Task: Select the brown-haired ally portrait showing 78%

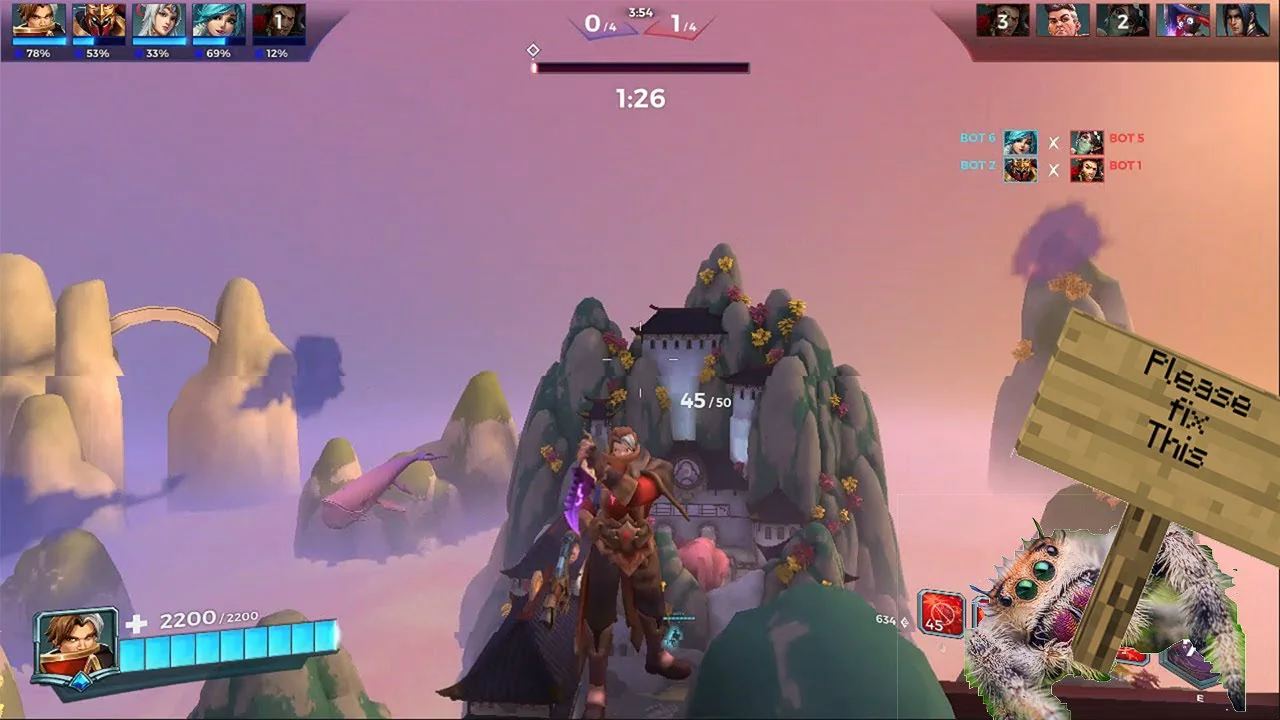Action: click(x=39, y=20)
